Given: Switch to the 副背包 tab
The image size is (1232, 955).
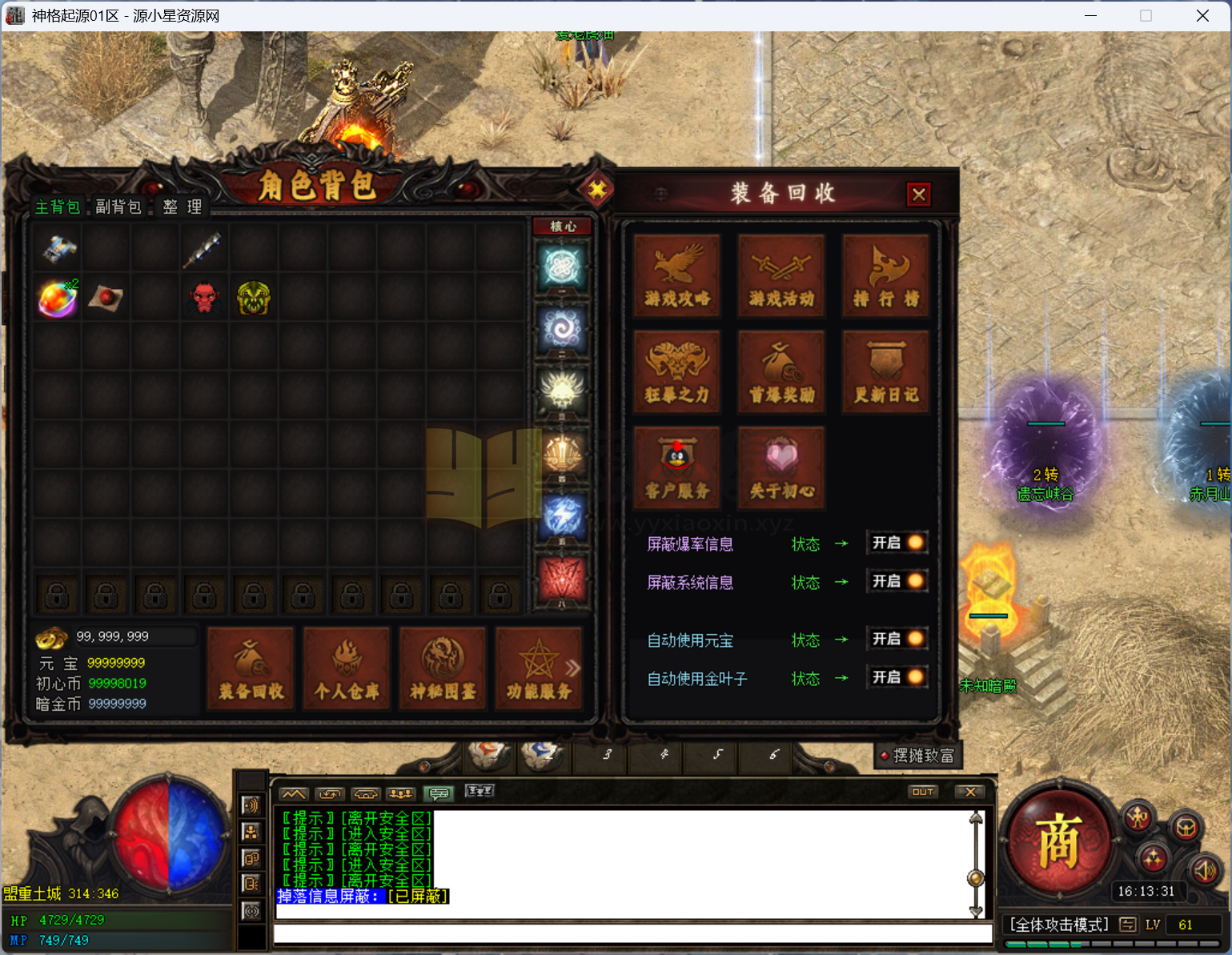Looking at the screenshot, I should 118,206.
